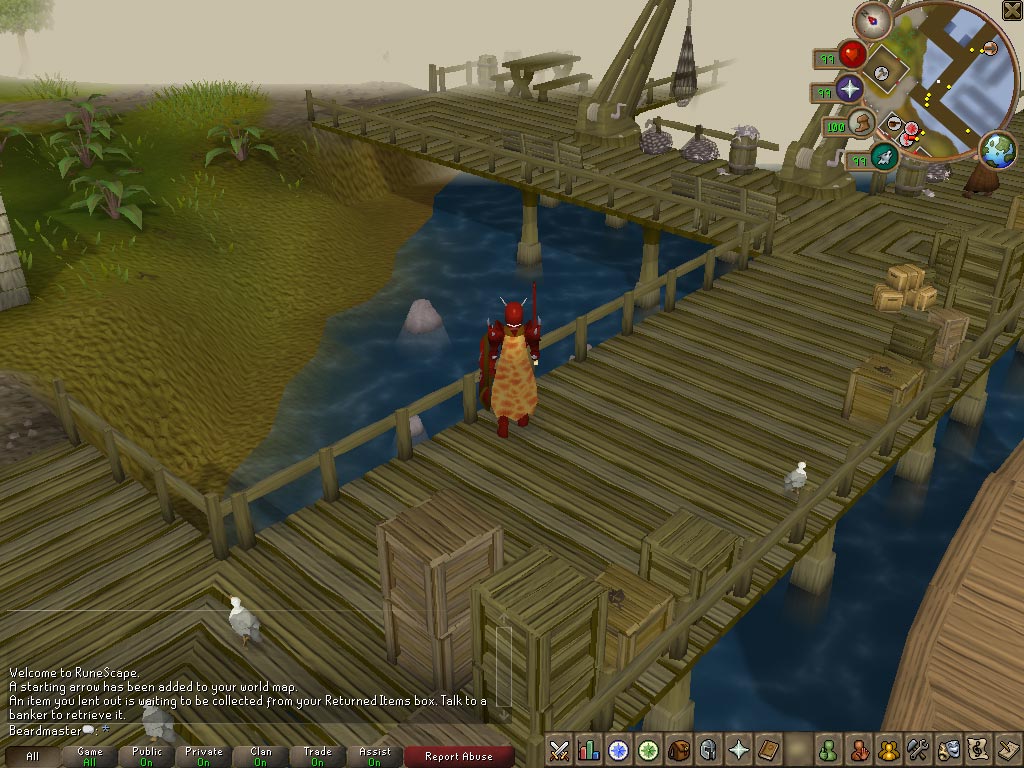This screenshot has height=768, width=1024.
Task: Open the backpack inventory tab
Action: (x=679, y=749)
